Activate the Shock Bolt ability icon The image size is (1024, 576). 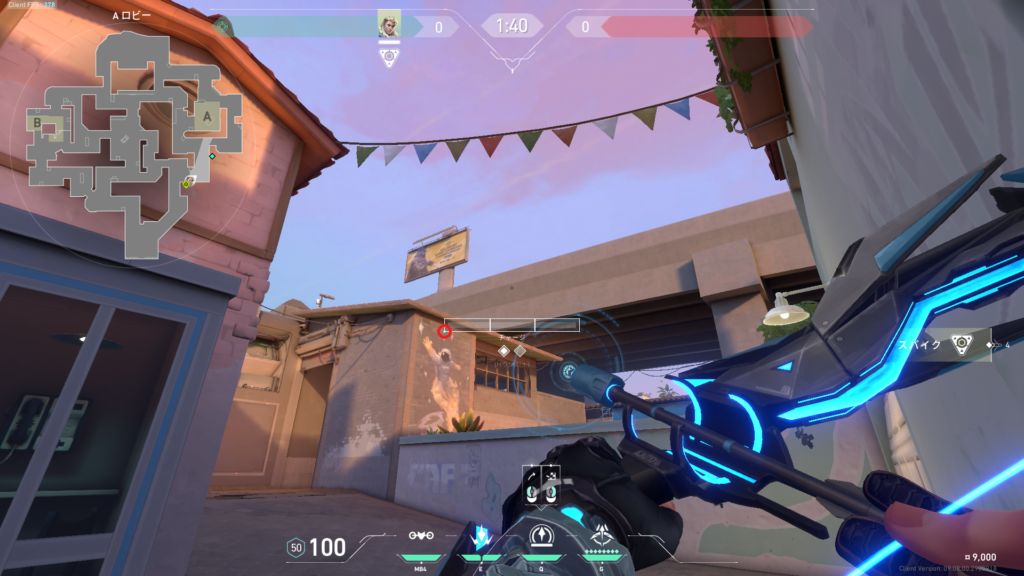pos(541,536)
